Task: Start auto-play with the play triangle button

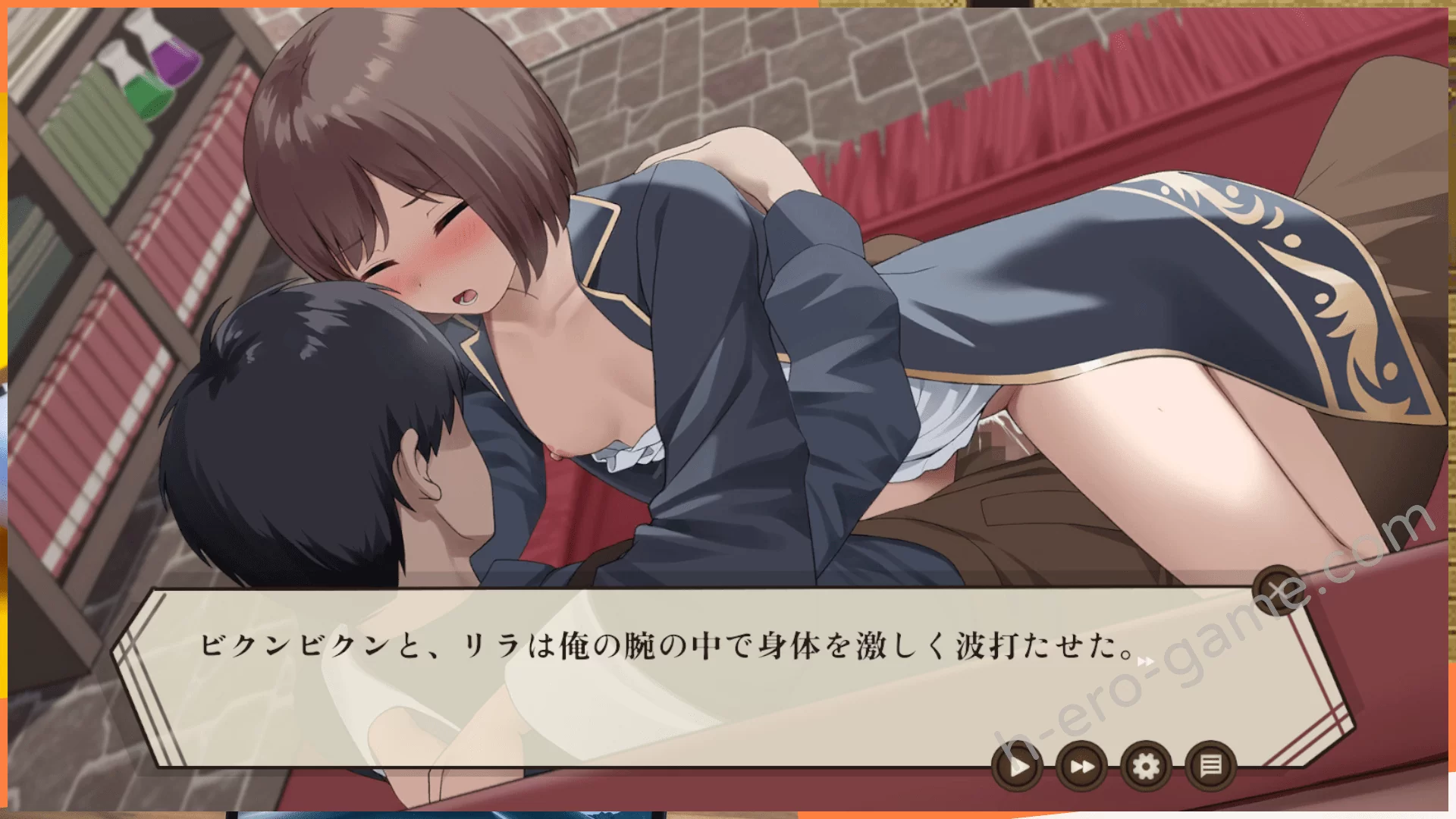Action: 1016,767
